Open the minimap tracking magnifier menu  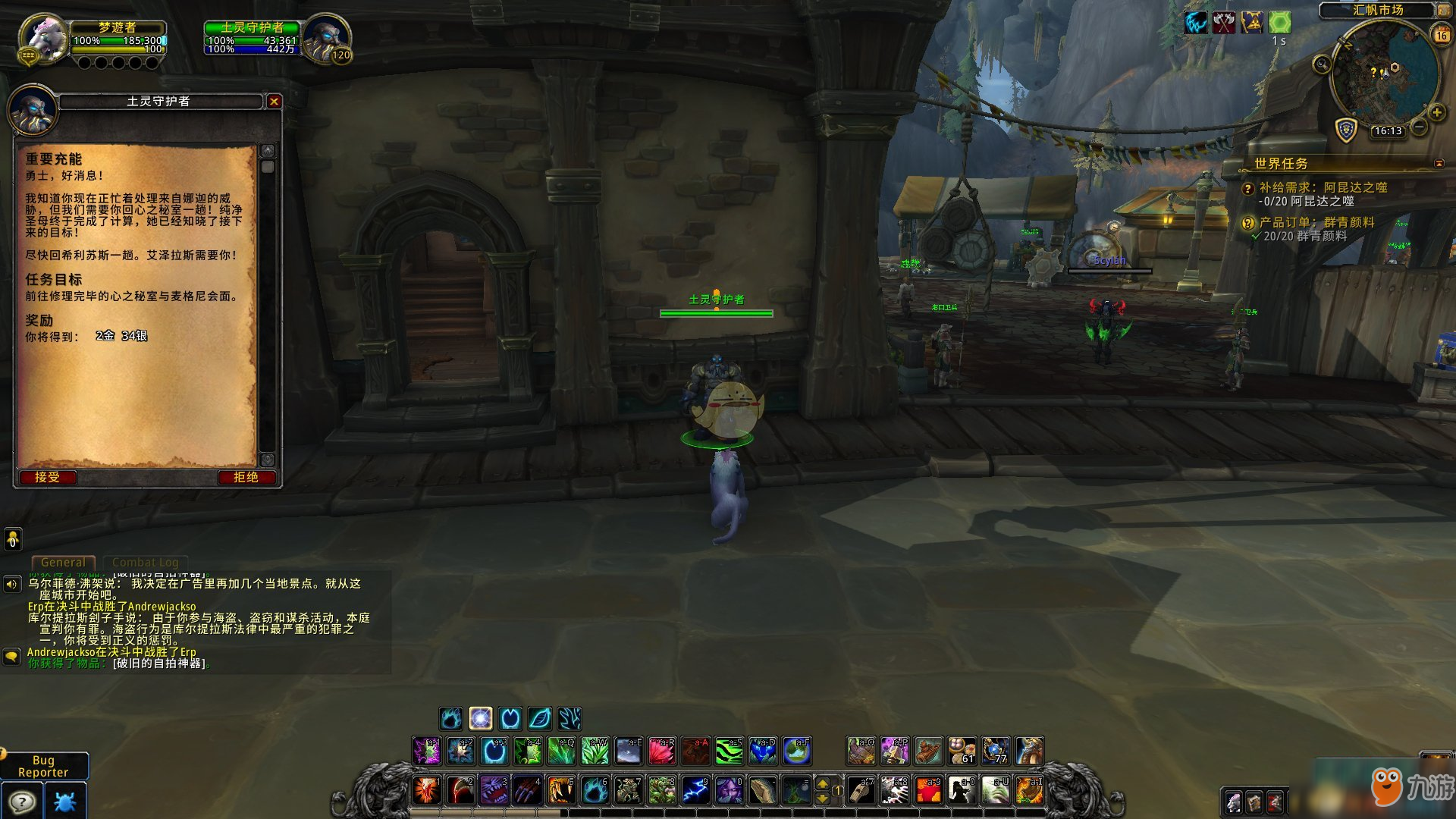tap(1322, 64)
